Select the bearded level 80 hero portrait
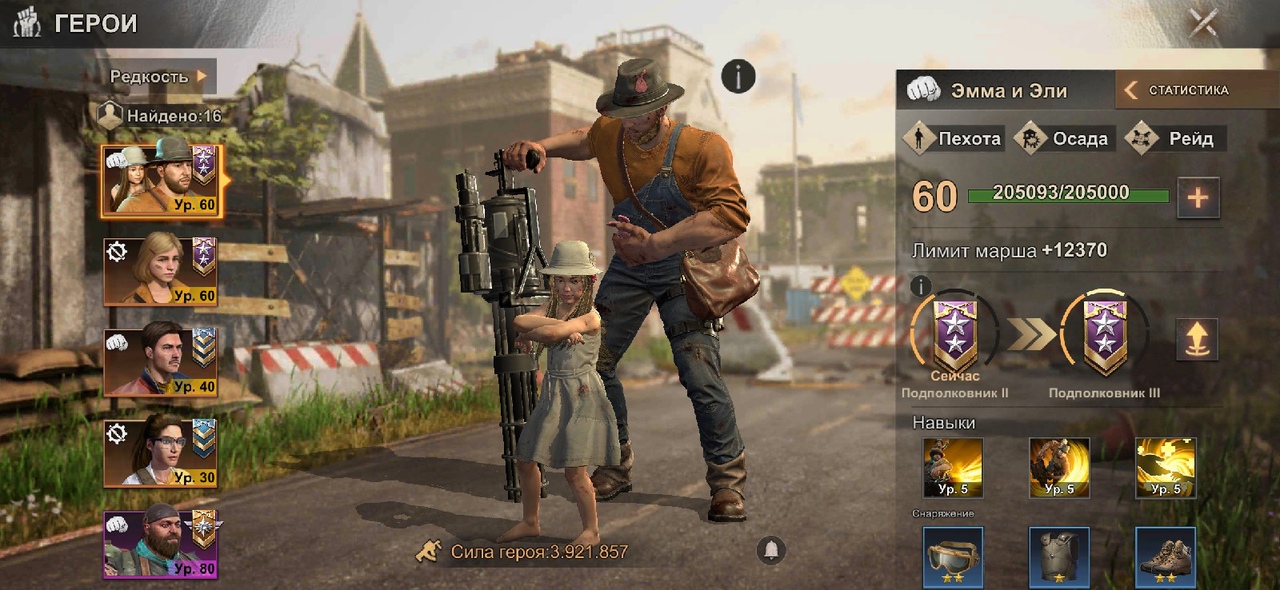Screen dimensions: 1280x590 pyautogui.click(x=160, y=543)
